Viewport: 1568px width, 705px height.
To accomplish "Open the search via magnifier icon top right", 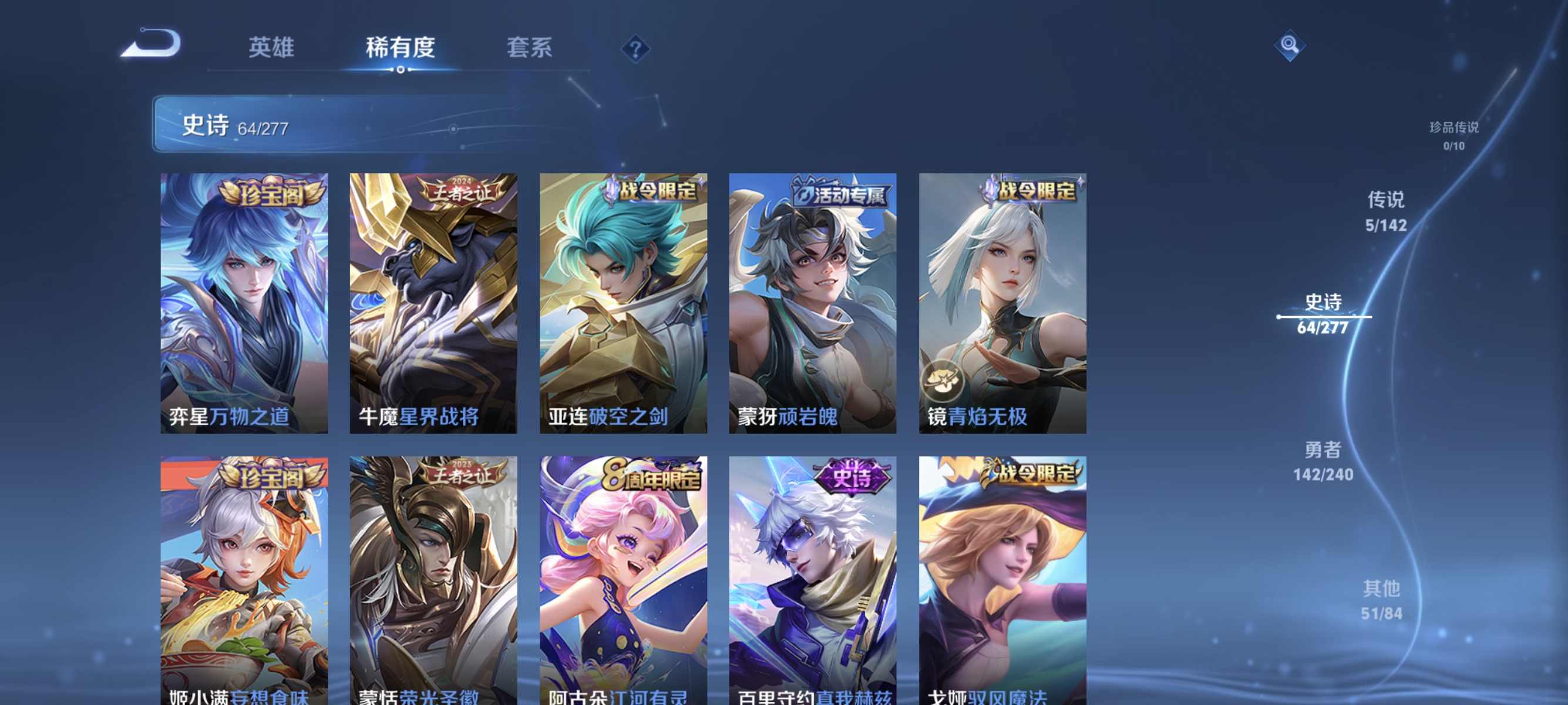I will click(1290, 45).
